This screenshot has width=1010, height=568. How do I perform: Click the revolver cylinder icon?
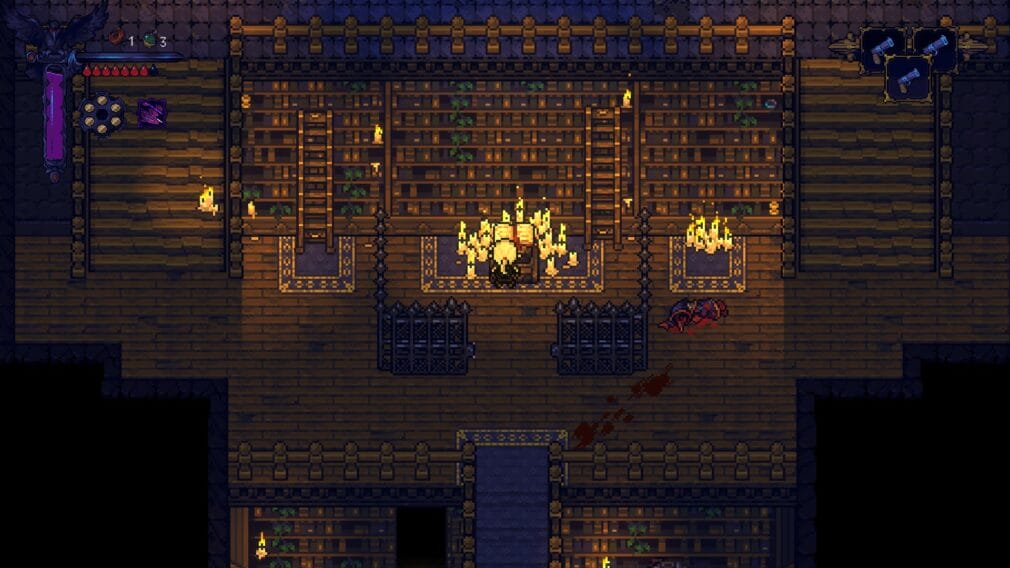pos(102,112)
